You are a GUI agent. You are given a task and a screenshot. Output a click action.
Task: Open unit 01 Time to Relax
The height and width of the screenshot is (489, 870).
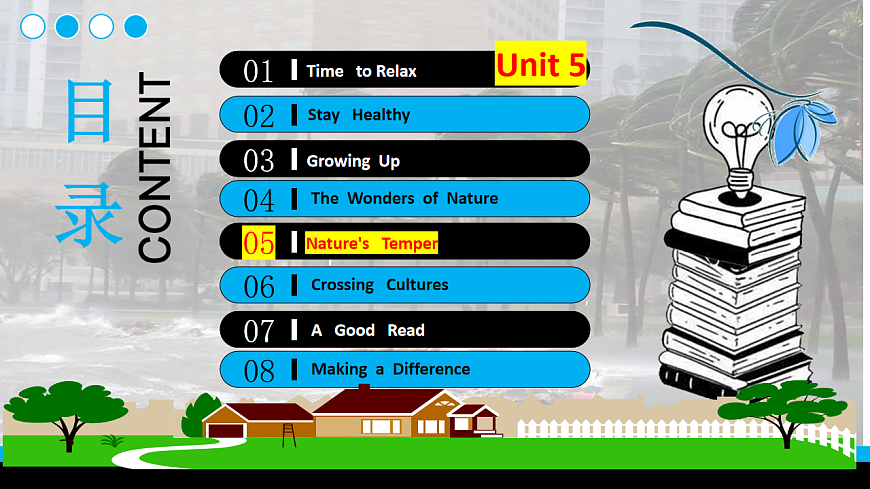pos(360,70)
